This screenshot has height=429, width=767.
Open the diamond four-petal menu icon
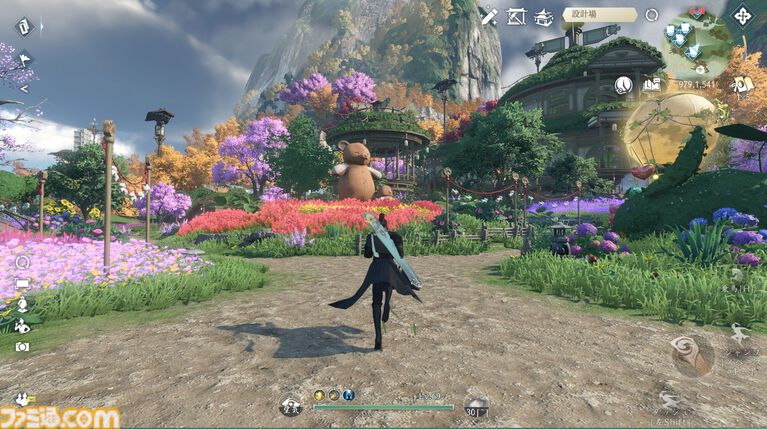pyautogui.click(x=743, y=16)
